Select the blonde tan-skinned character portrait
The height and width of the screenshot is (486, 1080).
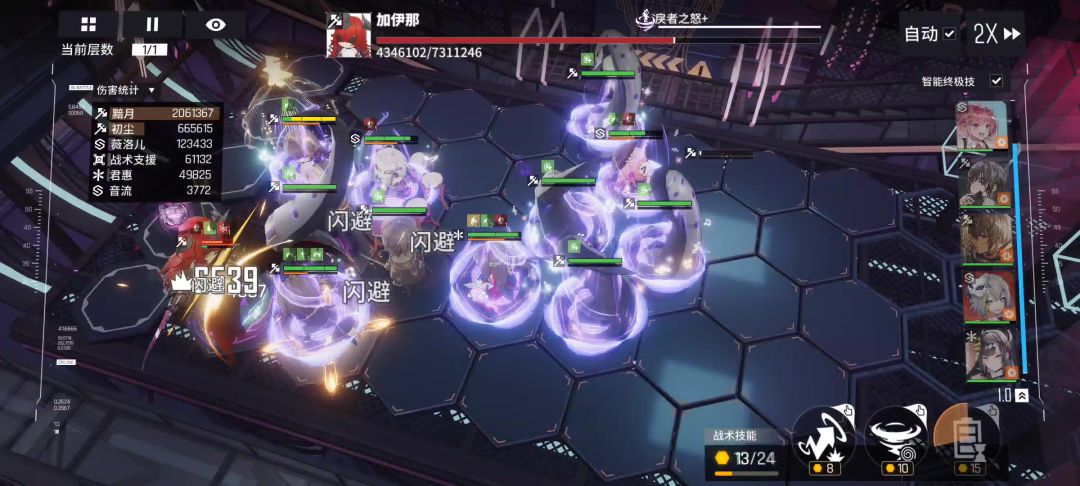click(x=986, y=239)
